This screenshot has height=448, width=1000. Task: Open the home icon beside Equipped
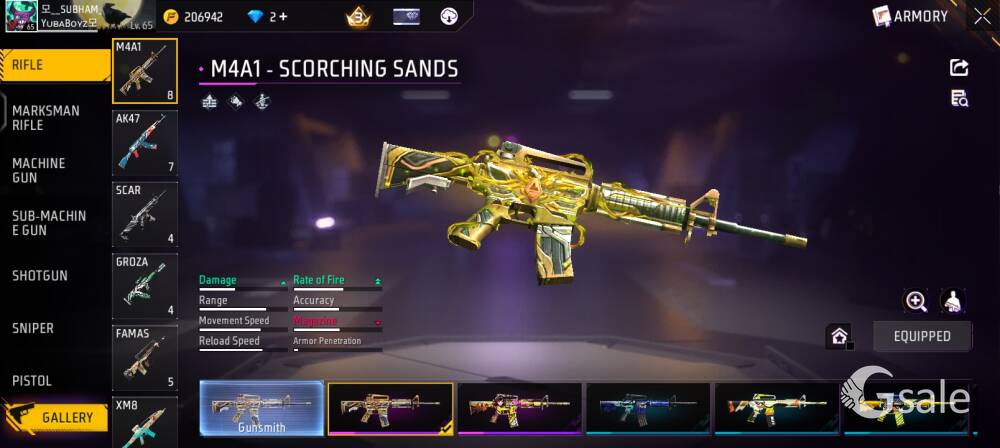[x=839, y=336]
